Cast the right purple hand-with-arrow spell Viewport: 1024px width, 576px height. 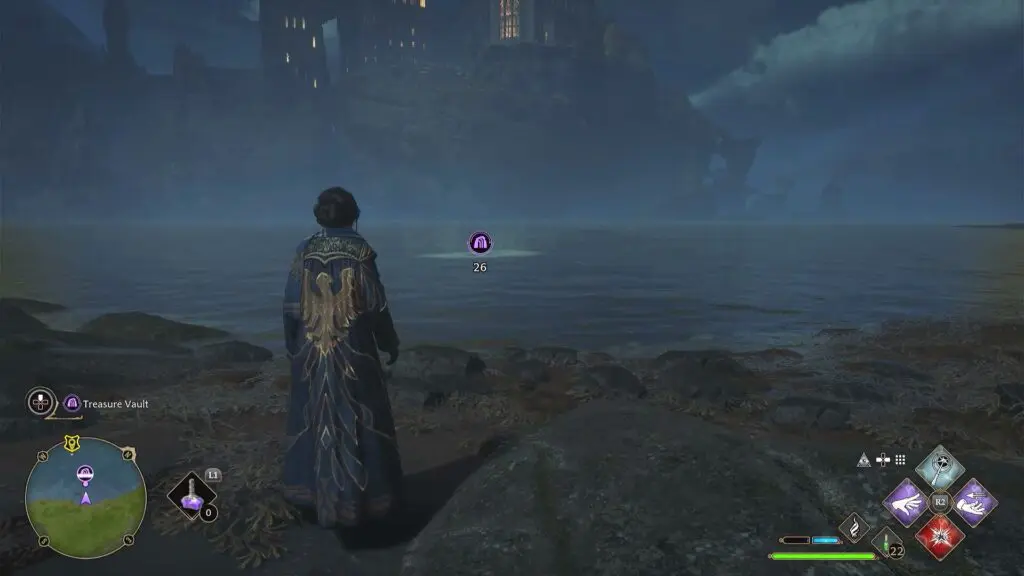click(x=973, y=502)
